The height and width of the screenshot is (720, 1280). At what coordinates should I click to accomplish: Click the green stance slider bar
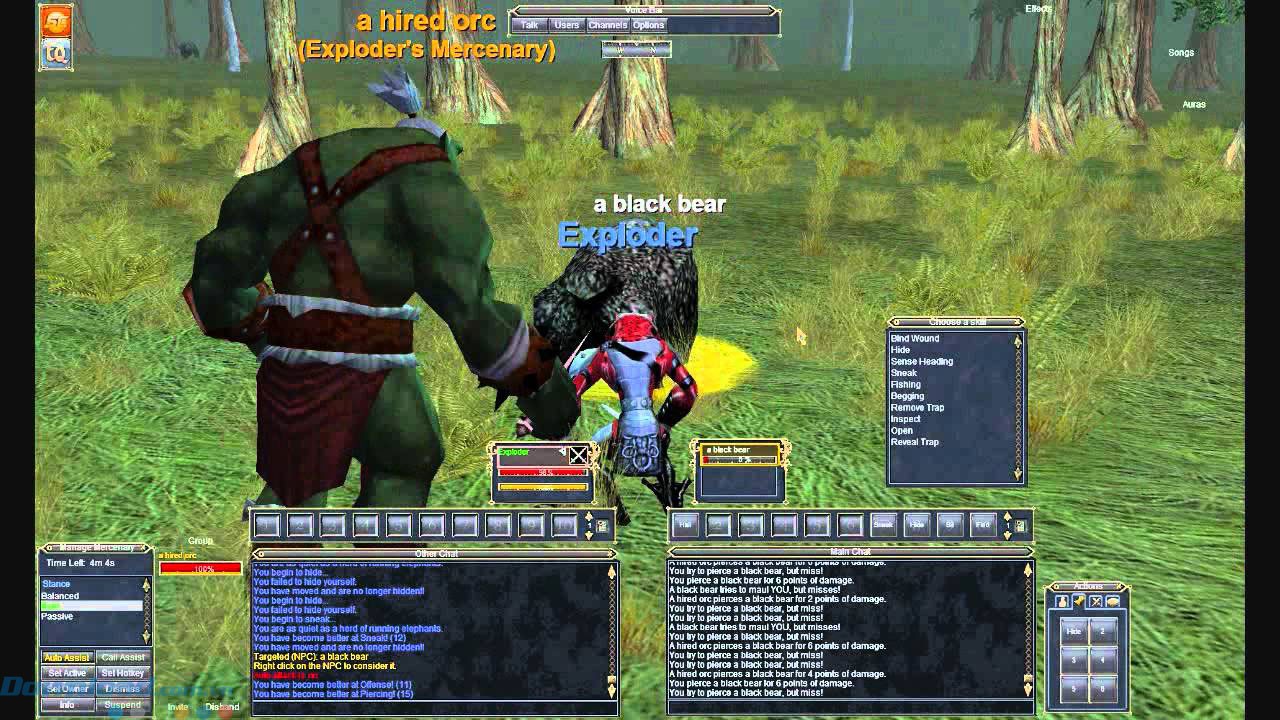click(55, 605)
